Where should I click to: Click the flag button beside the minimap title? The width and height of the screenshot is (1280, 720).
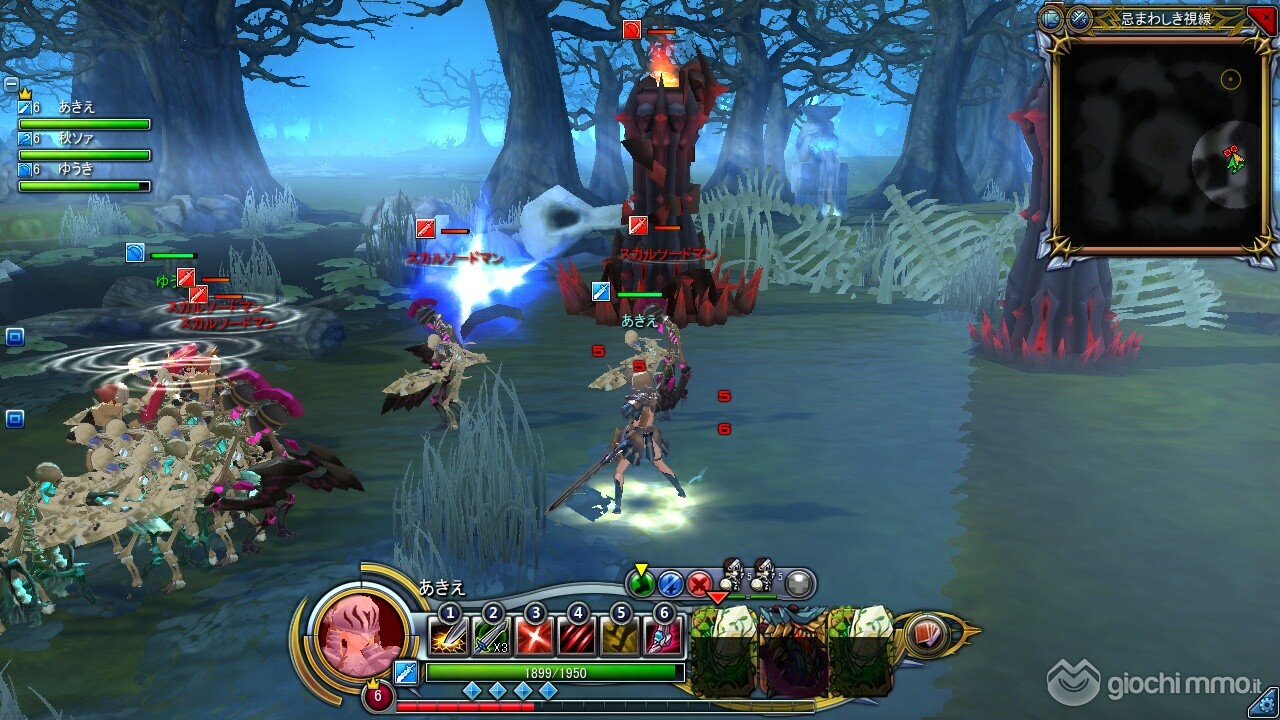click(x=1052, y=18)
